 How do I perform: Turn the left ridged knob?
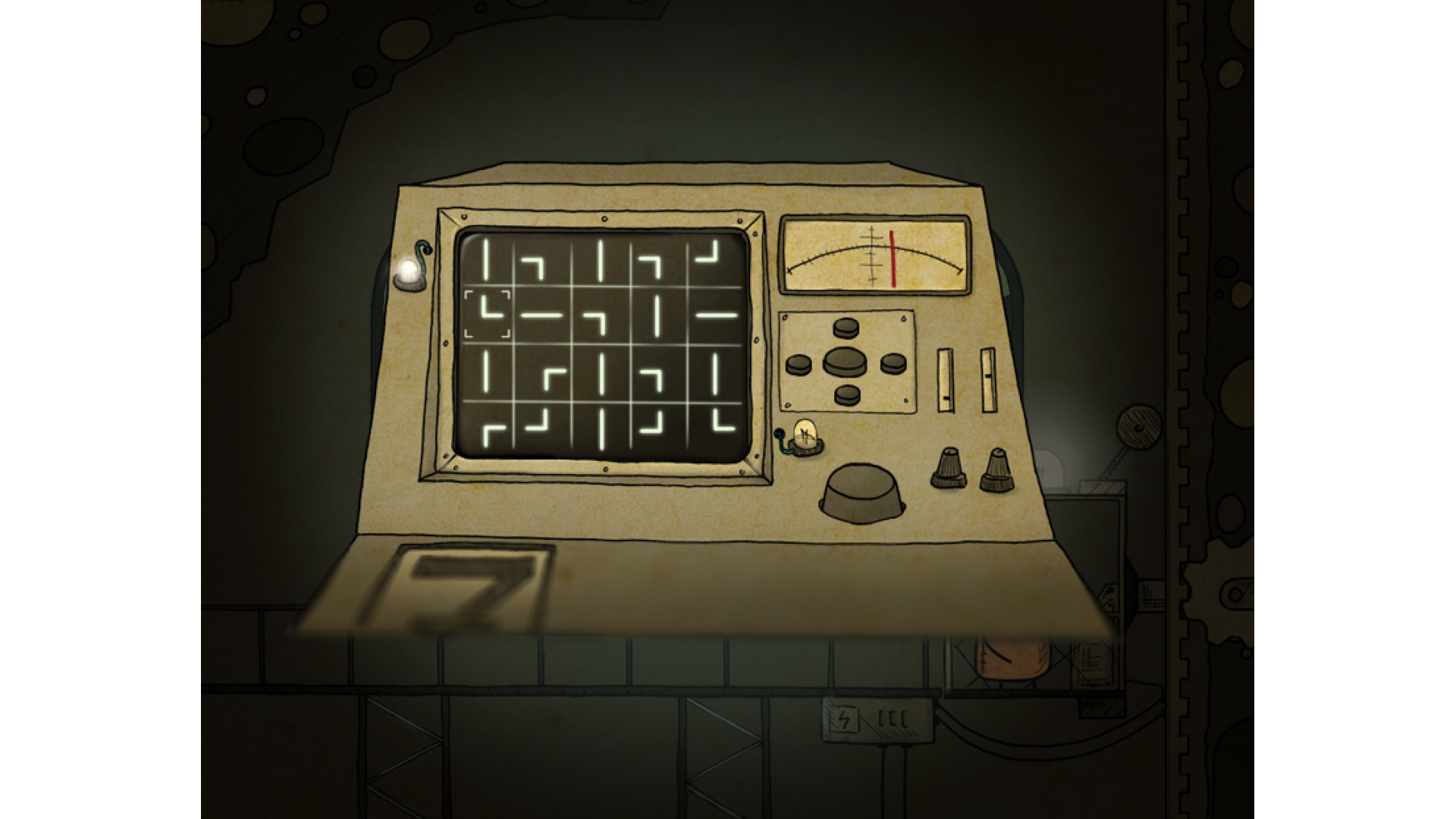[948, 467]
